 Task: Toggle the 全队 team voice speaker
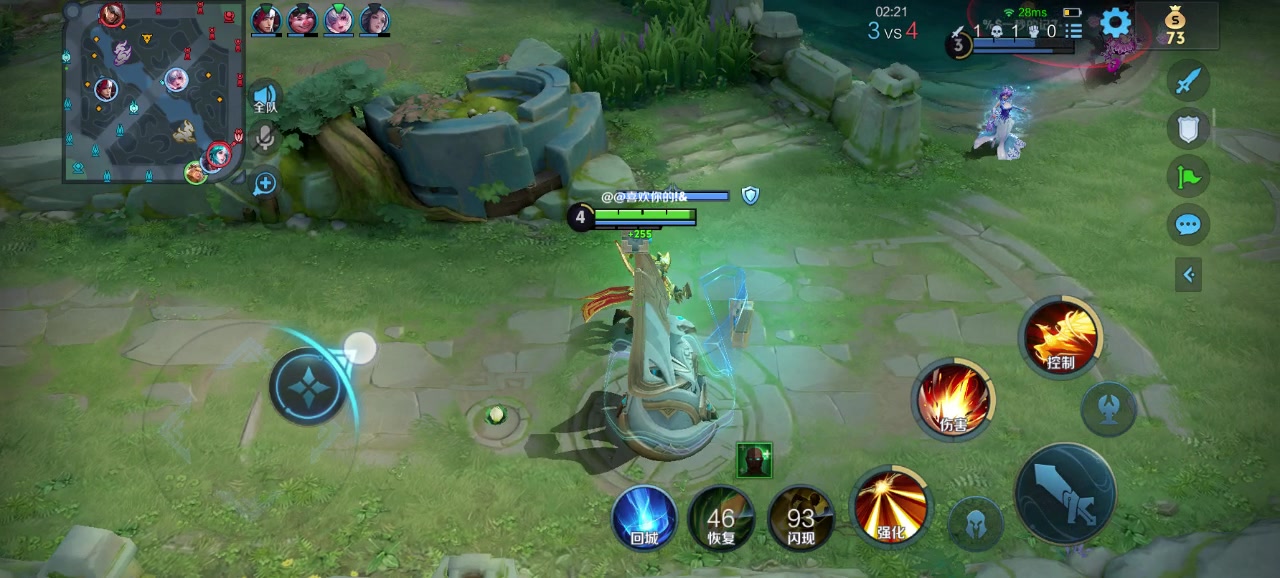pyautogui.click(x=264, y=96)
